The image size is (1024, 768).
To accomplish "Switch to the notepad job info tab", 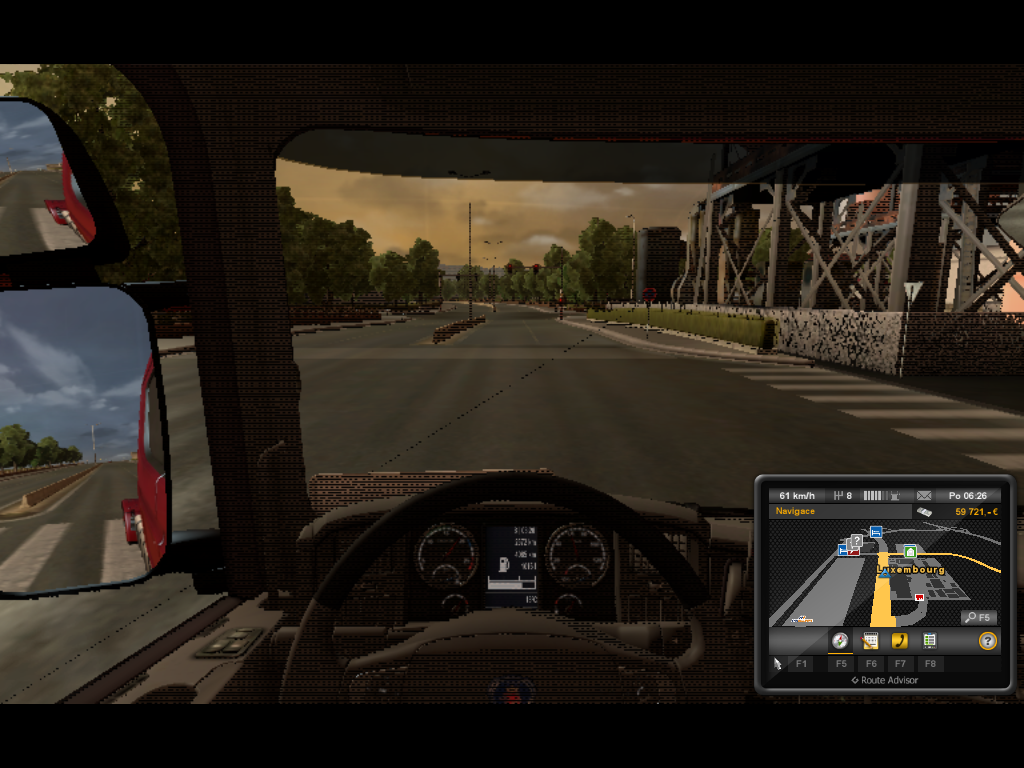I will 870,641.
